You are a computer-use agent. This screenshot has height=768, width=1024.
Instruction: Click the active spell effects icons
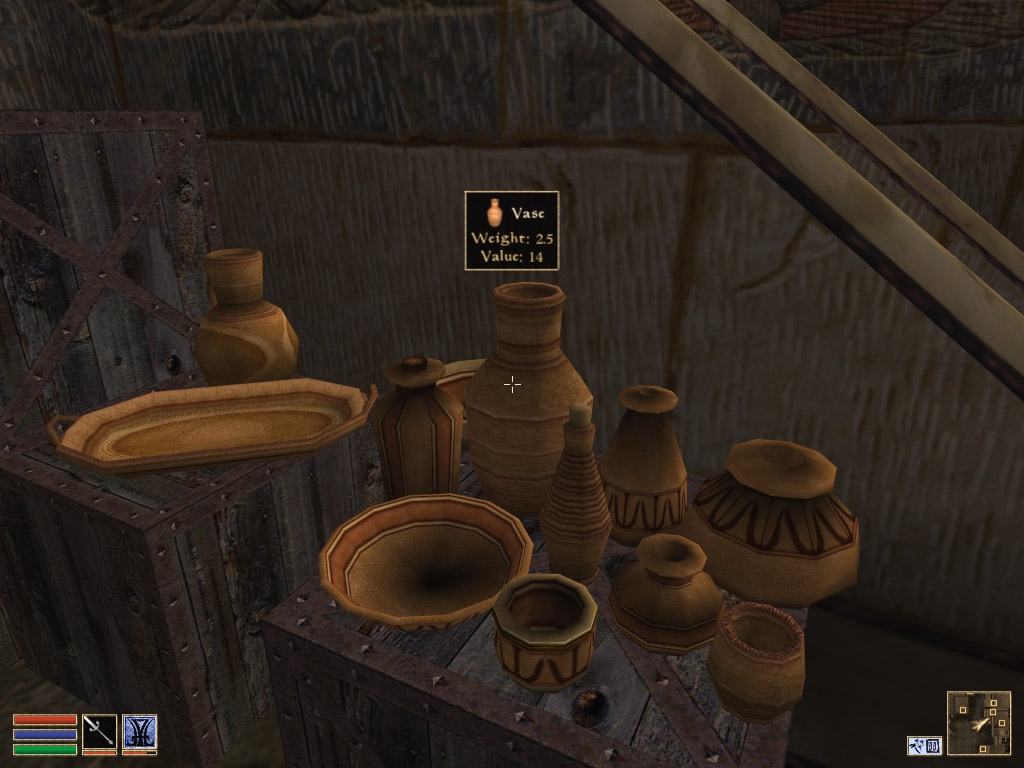pyautogui.click(x=924, y=745)
